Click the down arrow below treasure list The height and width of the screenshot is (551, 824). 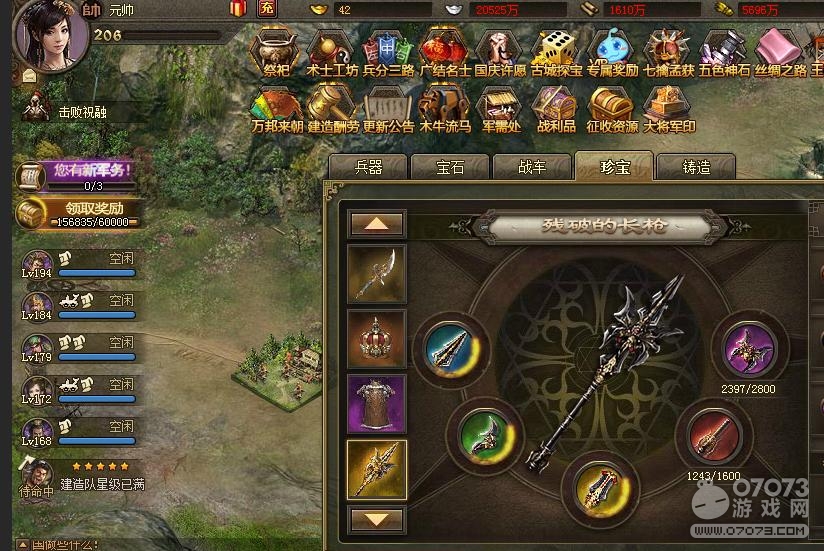(x=376, y=519)
